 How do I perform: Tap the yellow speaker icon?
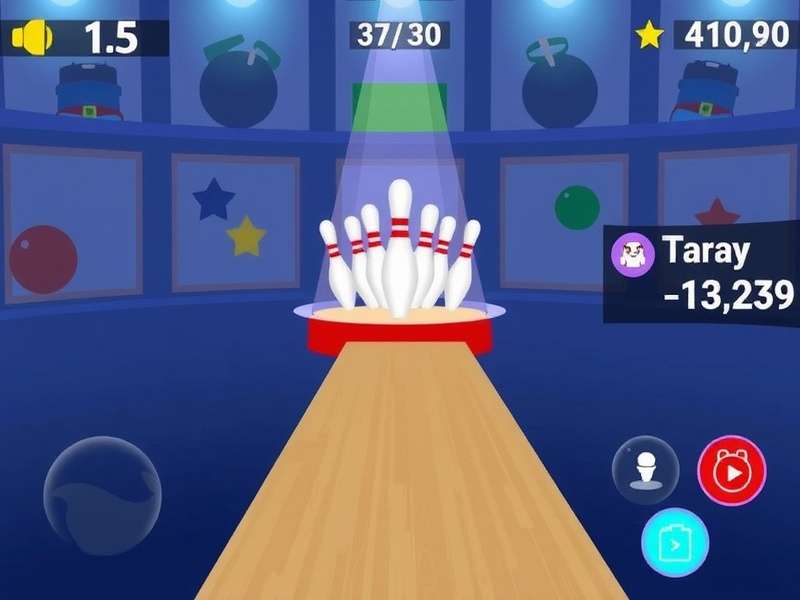click(32, 38)
